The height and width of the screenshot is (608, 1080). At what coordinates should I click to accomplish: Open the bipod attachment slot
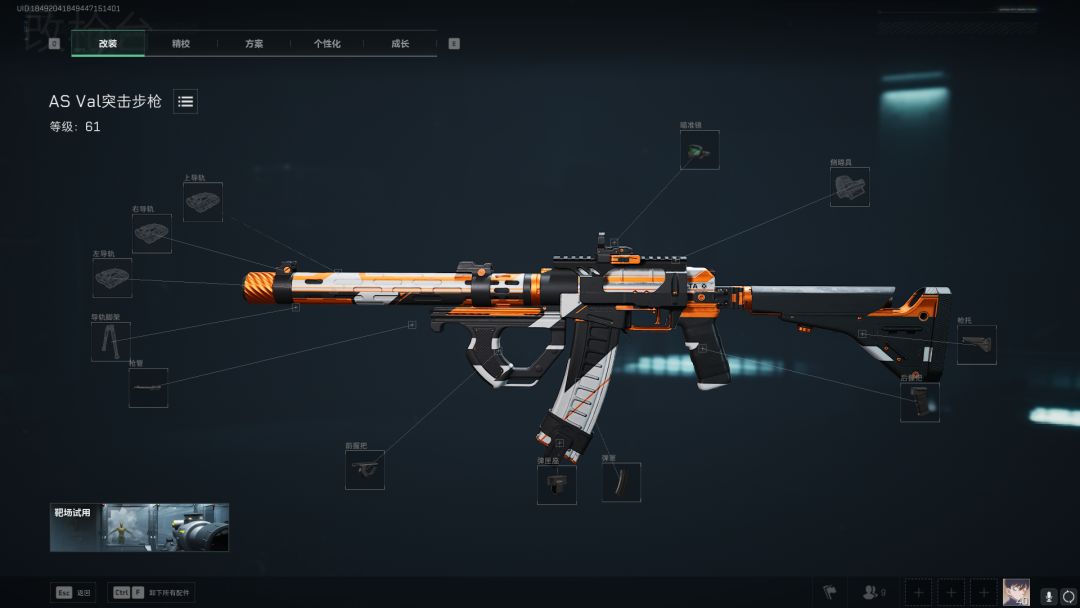pyautogui.click(x=111, y=341)
